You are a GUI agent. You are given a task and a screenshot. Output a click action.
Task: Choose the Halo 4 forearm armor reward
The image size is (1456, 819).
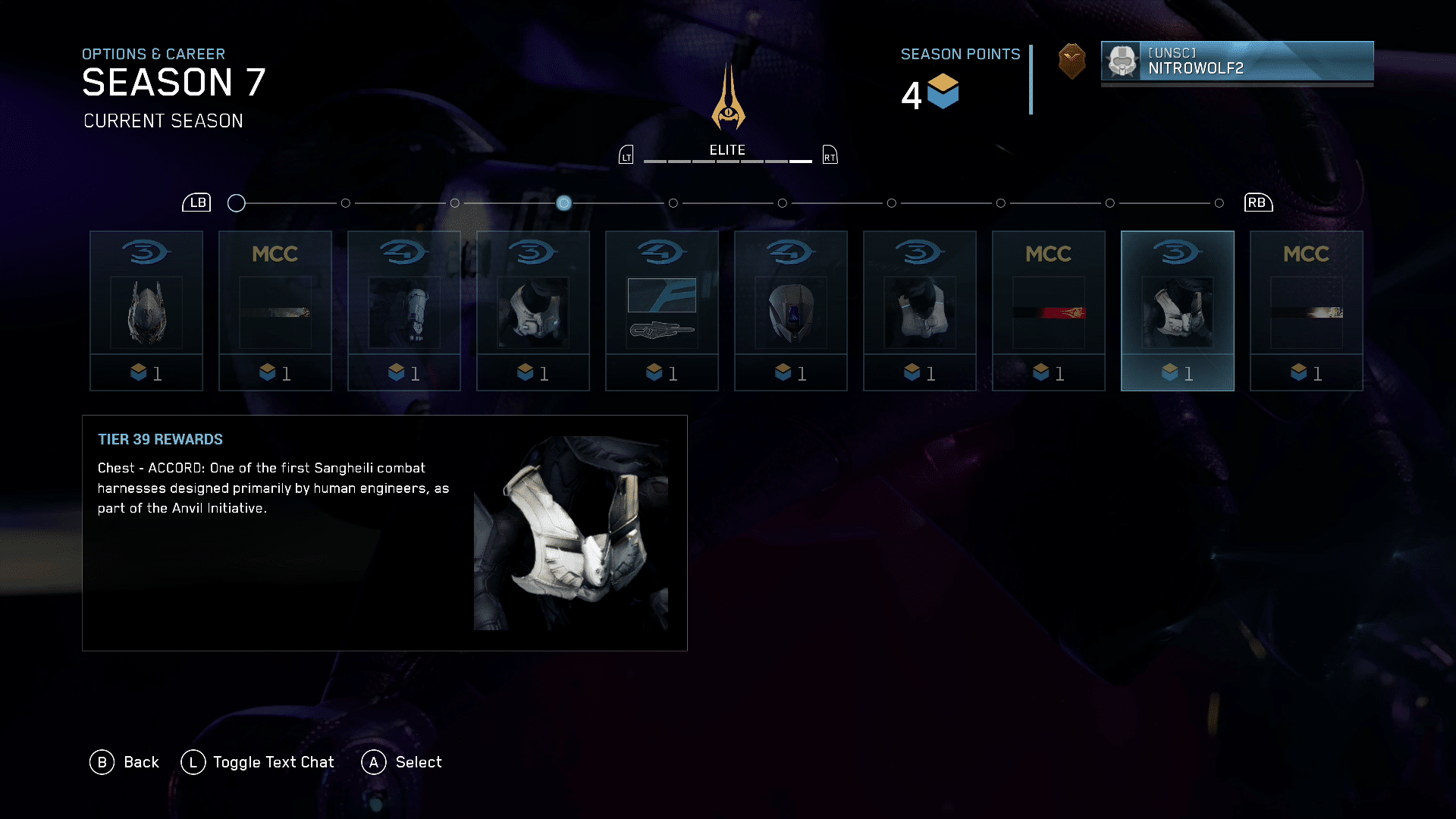point(404,311)
